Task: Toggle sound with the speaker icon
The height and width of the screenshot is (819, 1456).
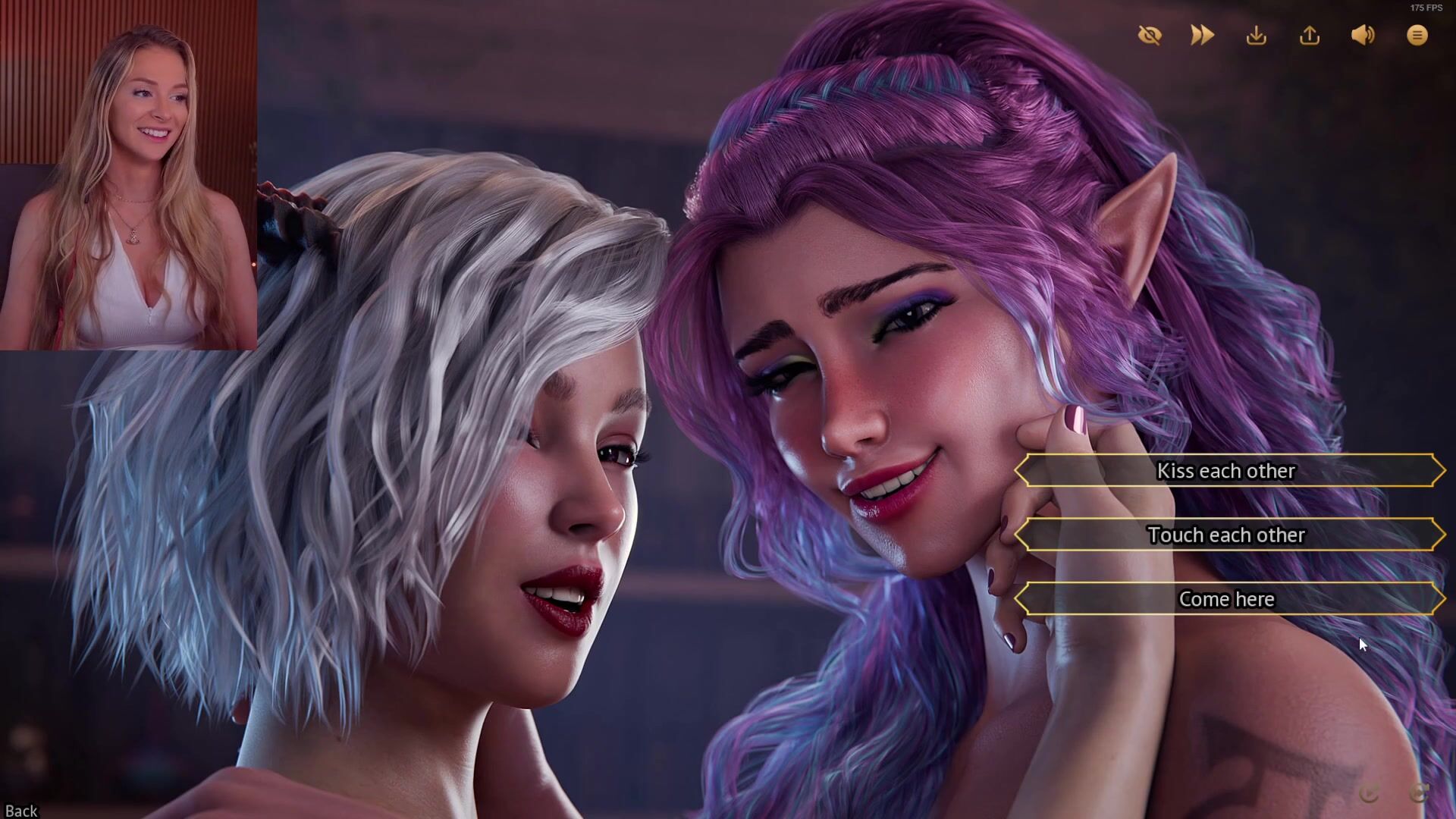Action: 1363,36
